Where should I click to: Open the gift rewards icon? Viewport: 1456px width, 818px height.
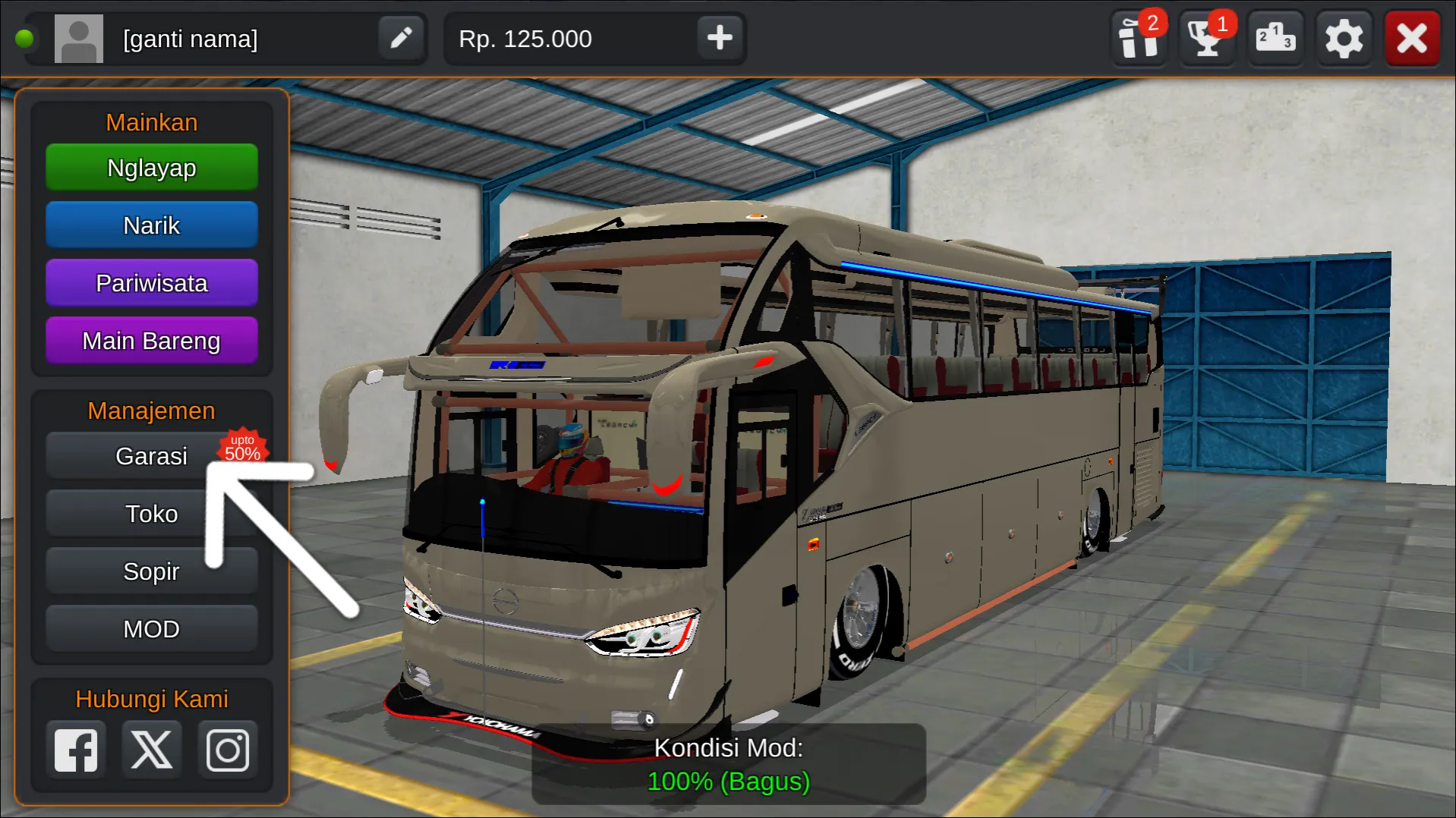click(x=1137, y=38)
